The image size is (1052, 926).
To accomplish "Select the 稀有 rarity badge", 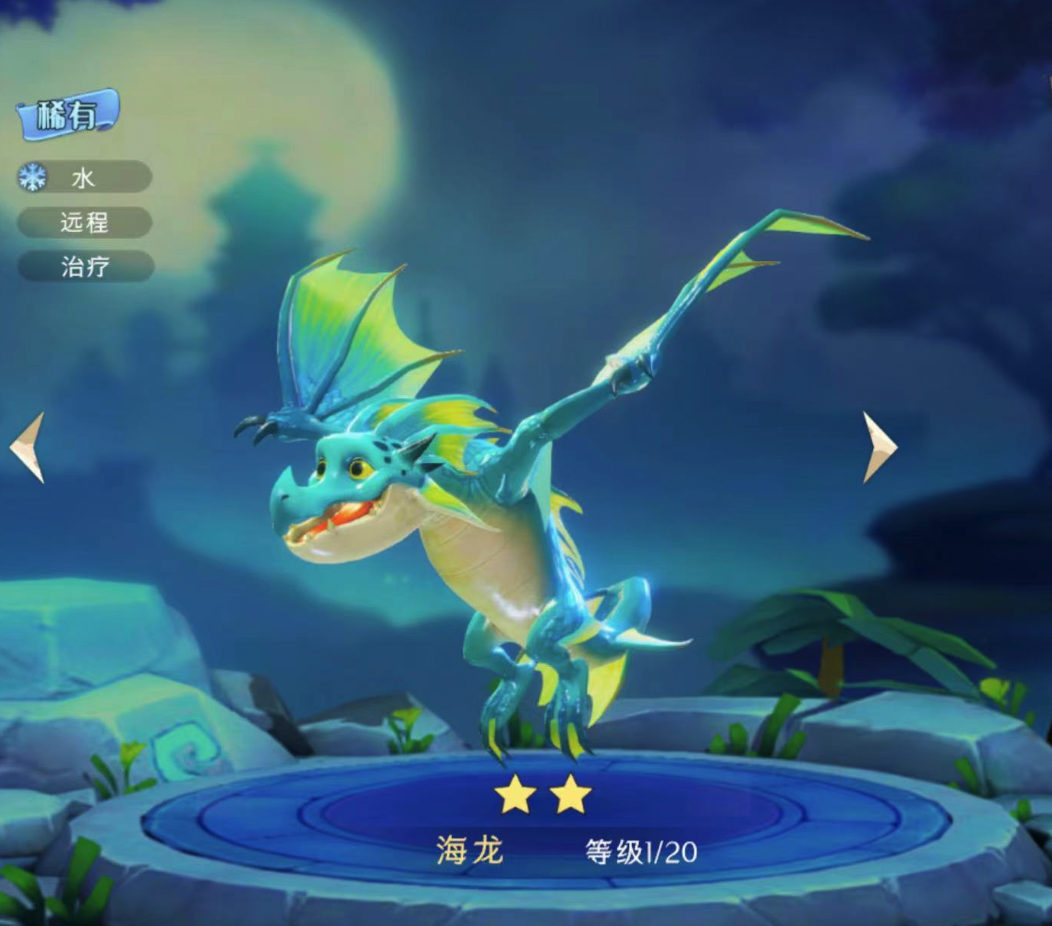I will pyautogui.click(x=68, y=116).
